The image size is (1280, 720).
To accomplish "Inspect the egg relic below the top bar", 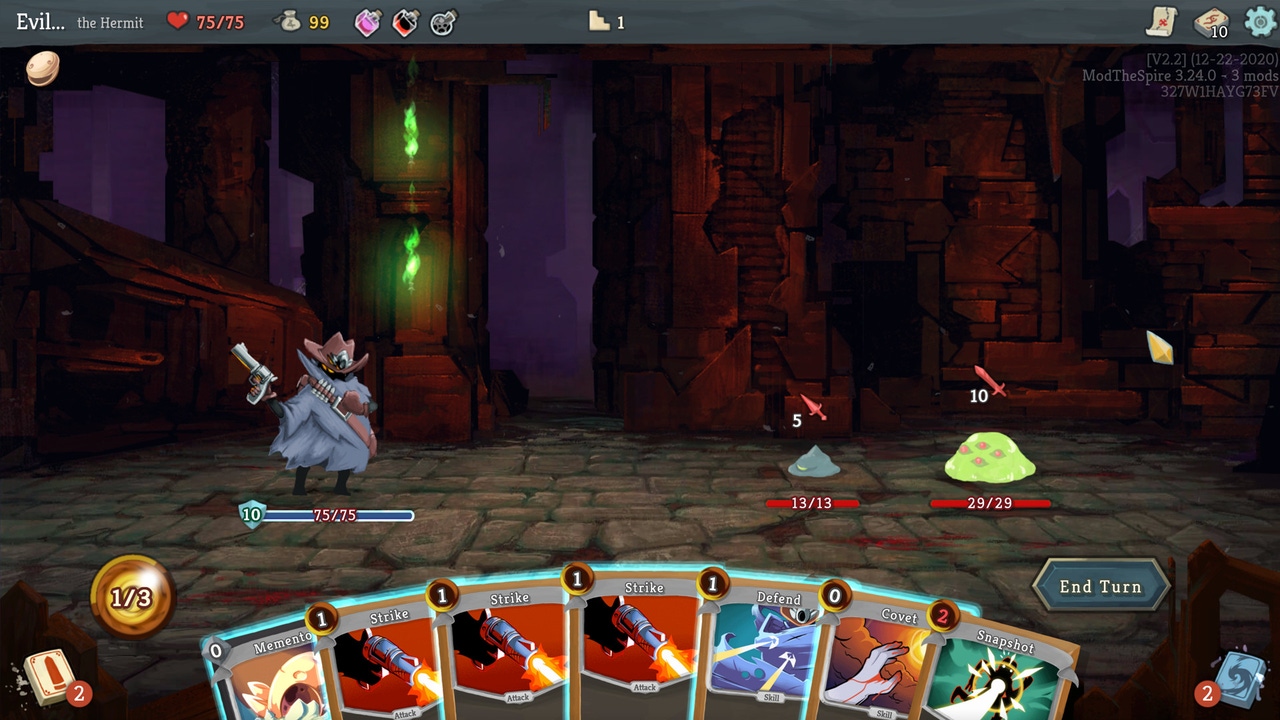I will click(42, 69).
